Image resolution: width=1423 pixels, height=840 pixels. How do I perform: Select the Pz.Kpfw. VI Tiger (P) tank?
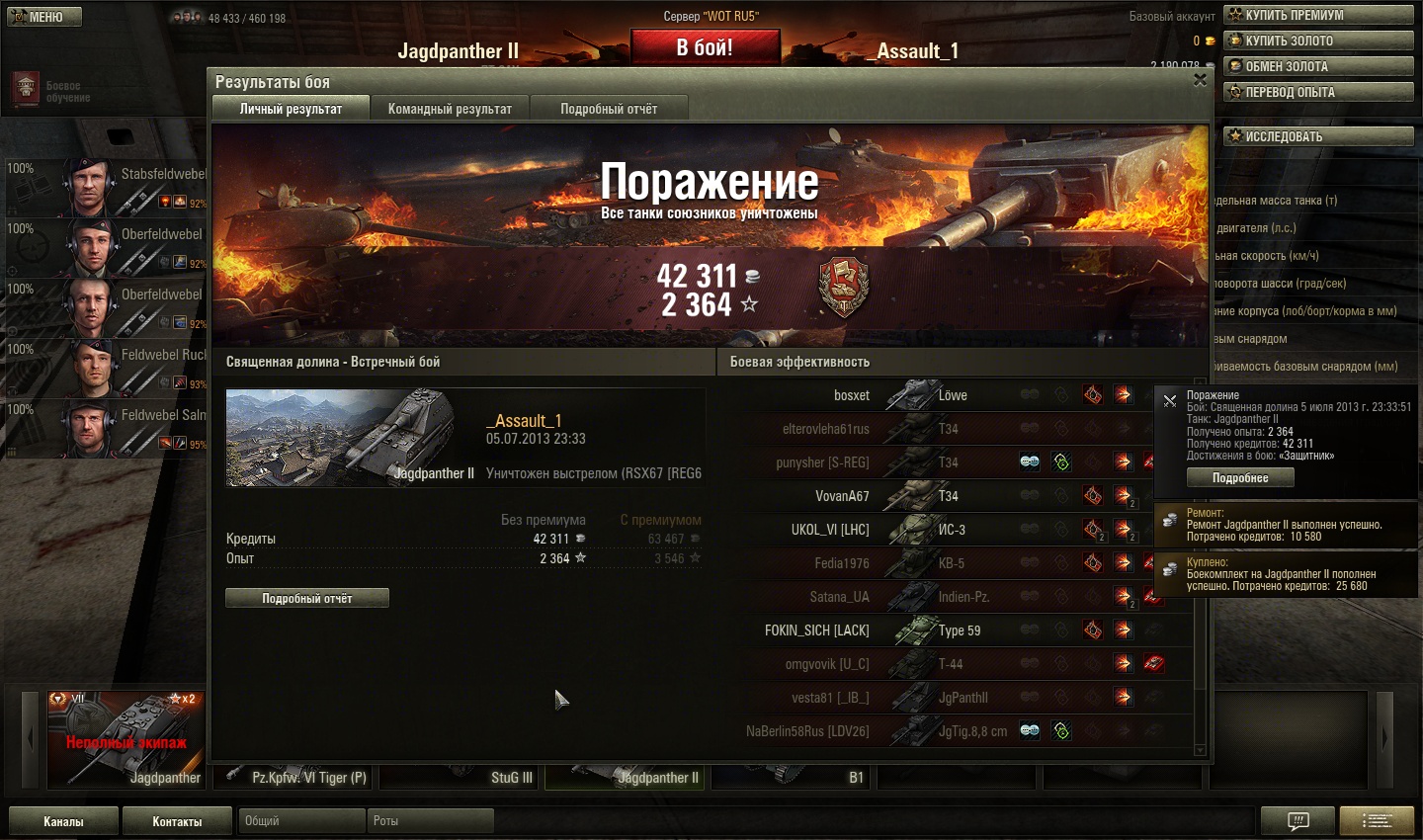coord(294,778)
